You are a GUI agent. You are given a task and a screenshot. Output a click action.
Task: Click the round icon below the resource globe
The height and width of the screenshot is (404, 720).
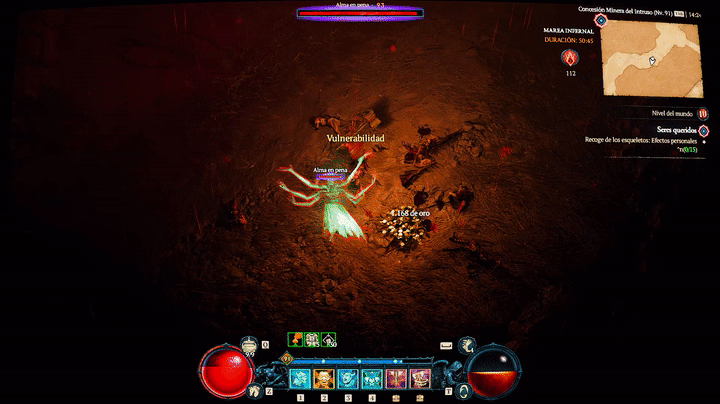click(x=464, y=391)
